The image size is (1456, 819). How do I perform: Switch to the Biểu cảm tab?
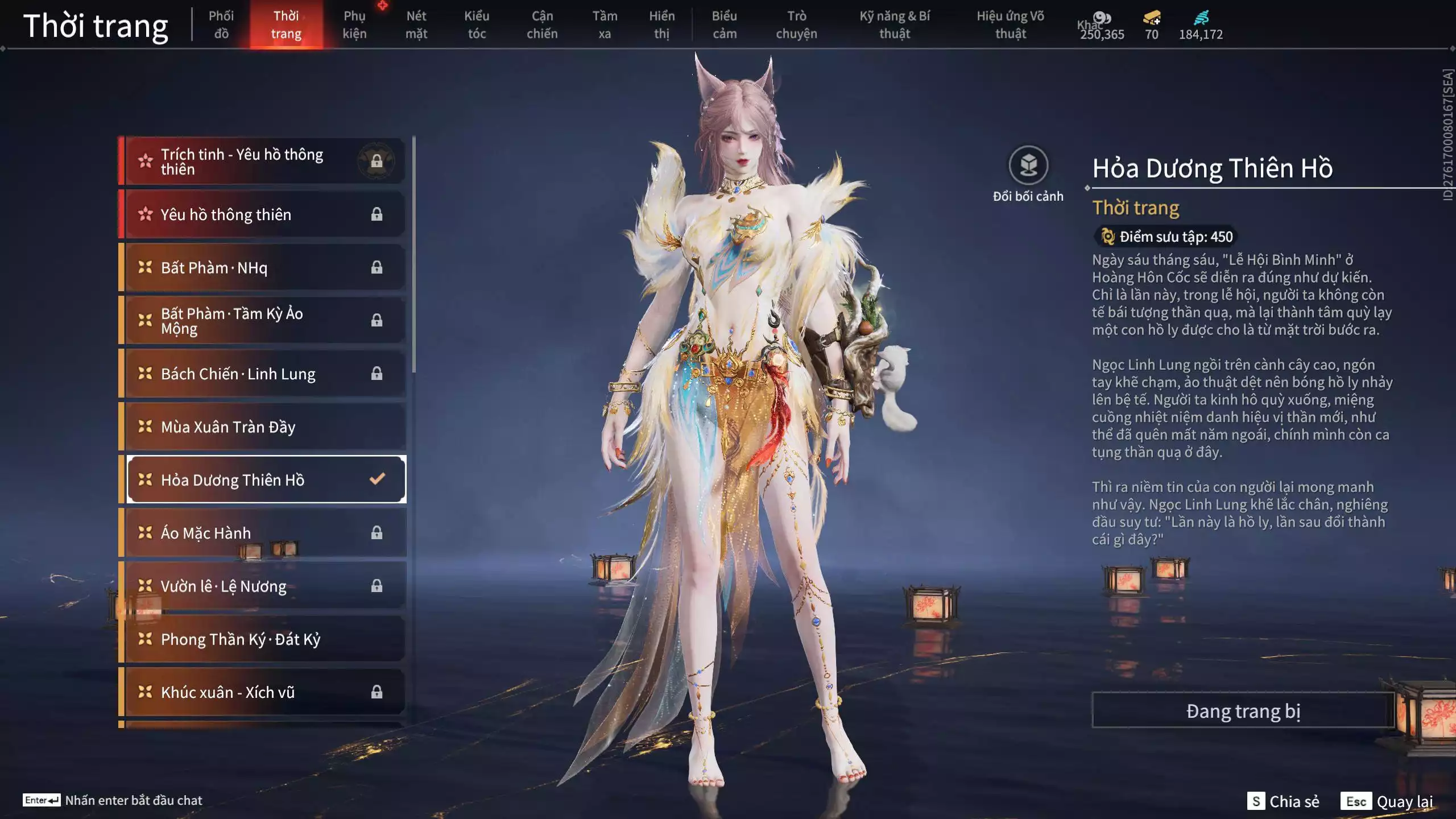click(725, 25)
